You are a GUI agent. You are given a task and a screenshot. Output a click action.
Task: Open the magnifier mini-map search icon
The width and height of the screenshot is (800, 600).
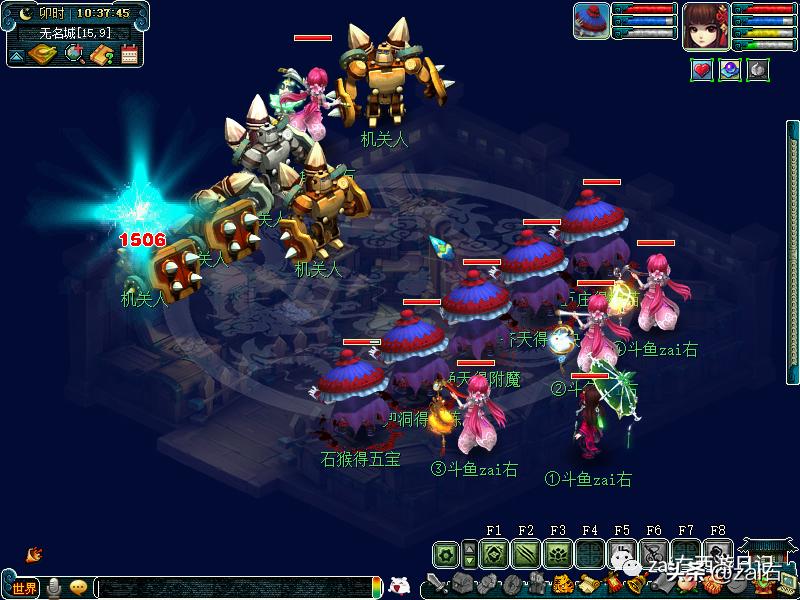coord(74,55)
